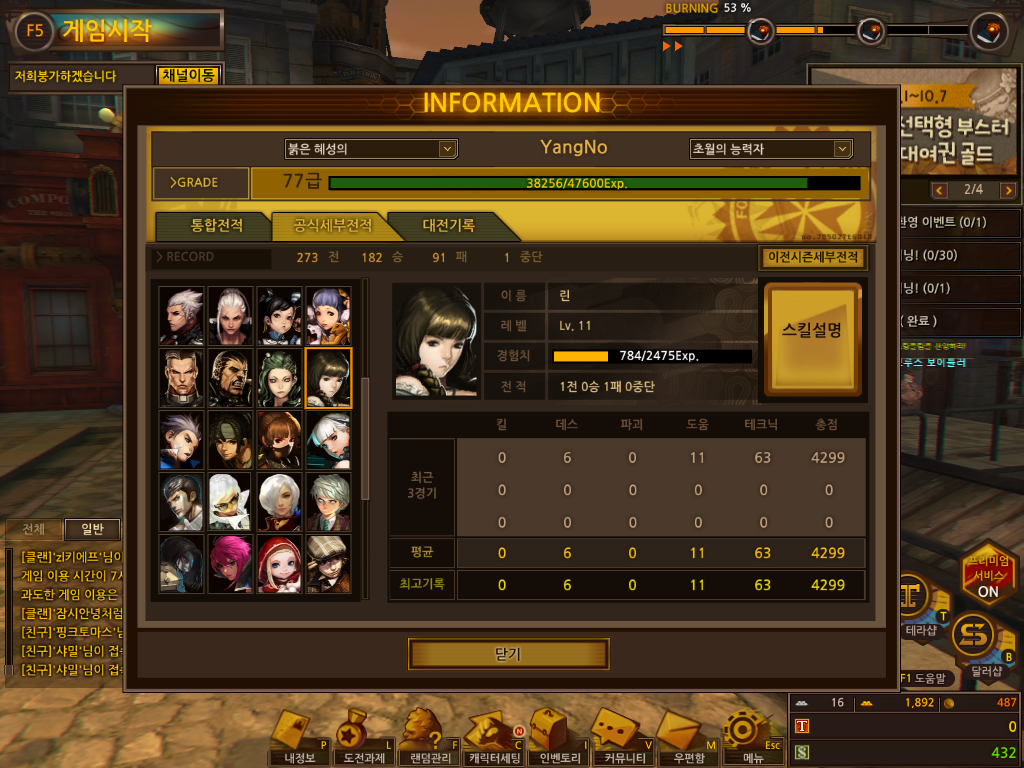Choose the pink-haired character portrait
1024x768 pixels.
click(231, 562)
